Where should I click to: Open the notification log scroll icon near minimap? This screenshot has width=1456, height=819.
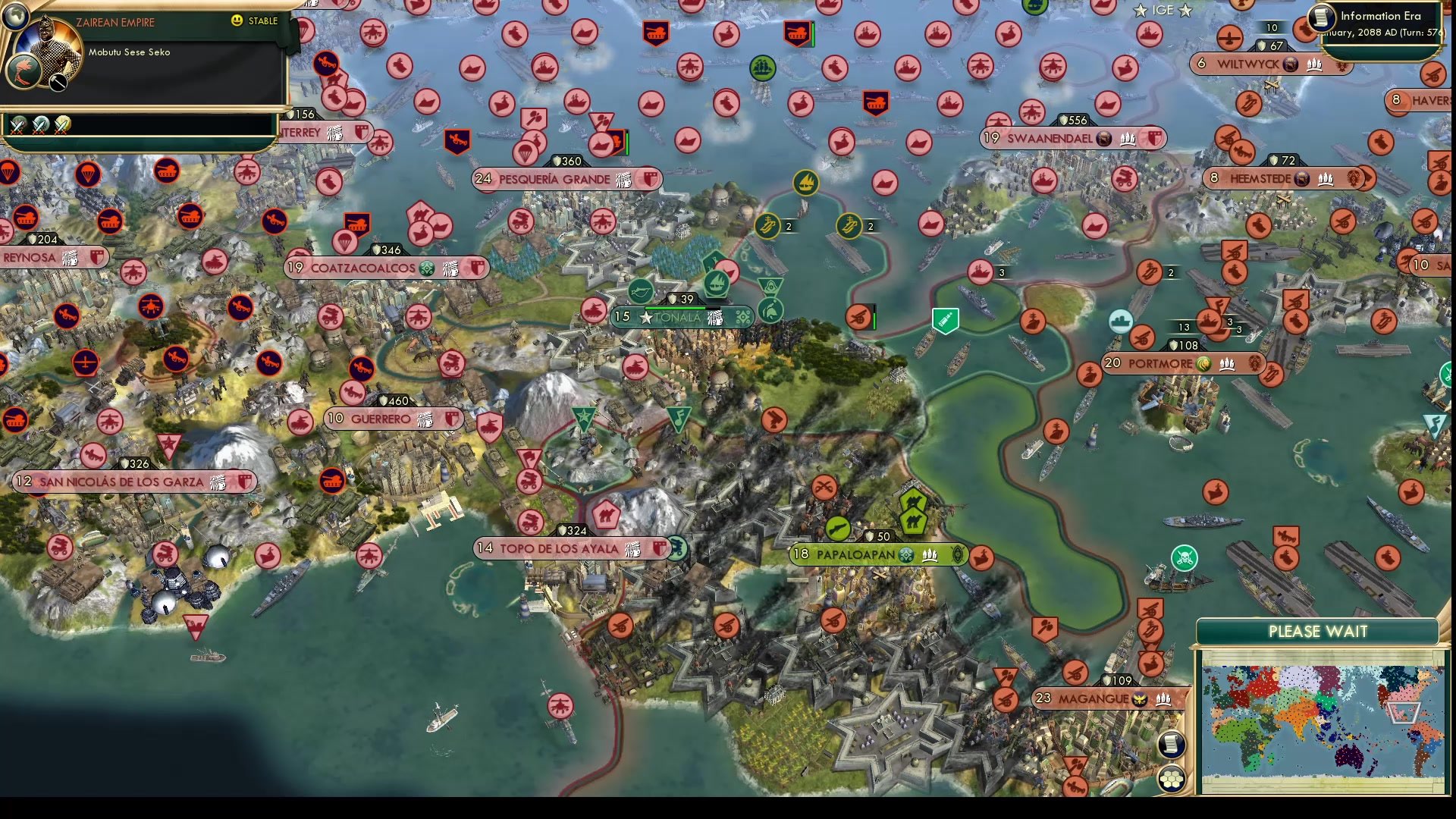(1172, 745)
